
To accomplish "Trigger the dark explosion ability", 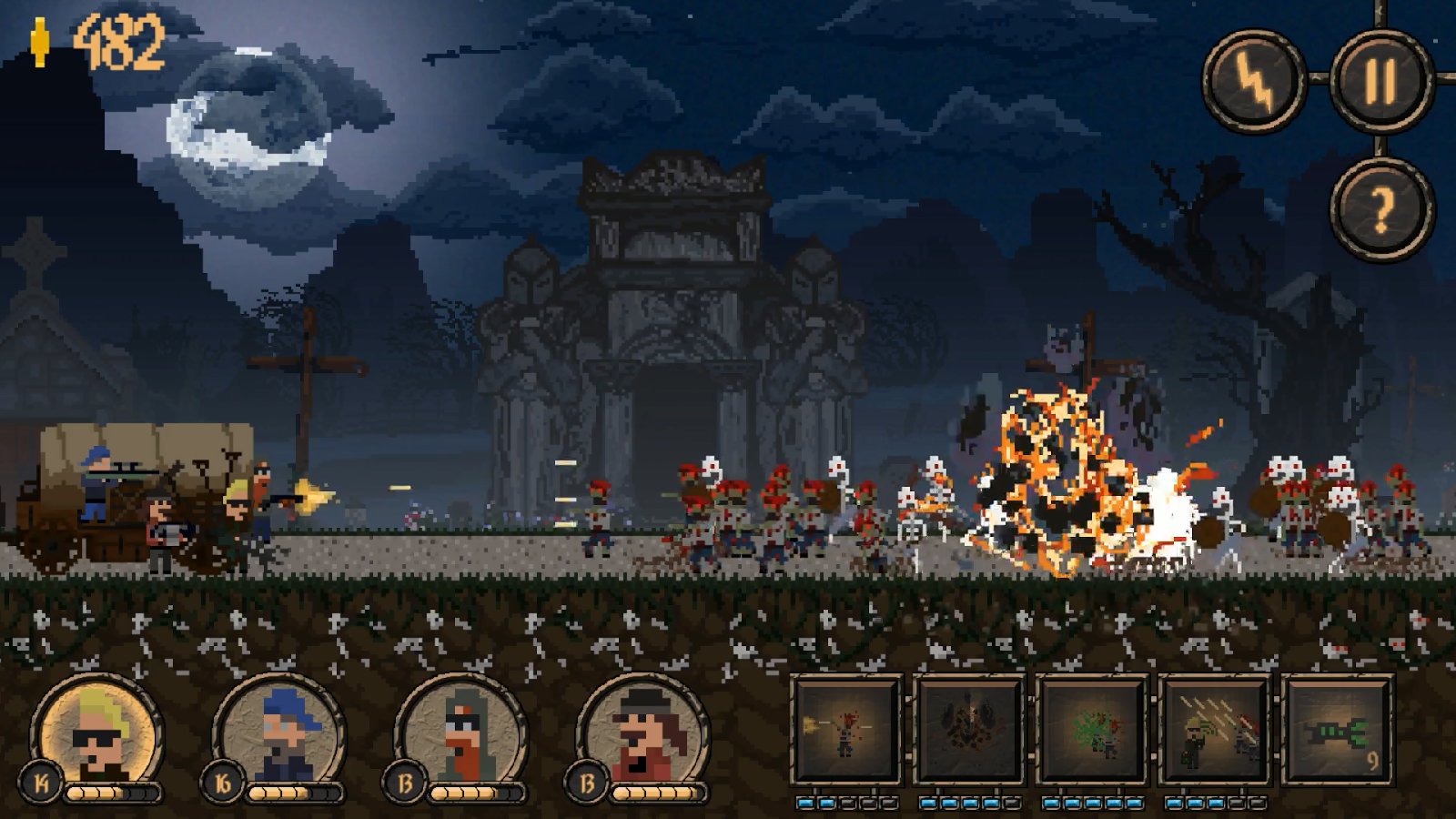I will click(x=969, y=731).
